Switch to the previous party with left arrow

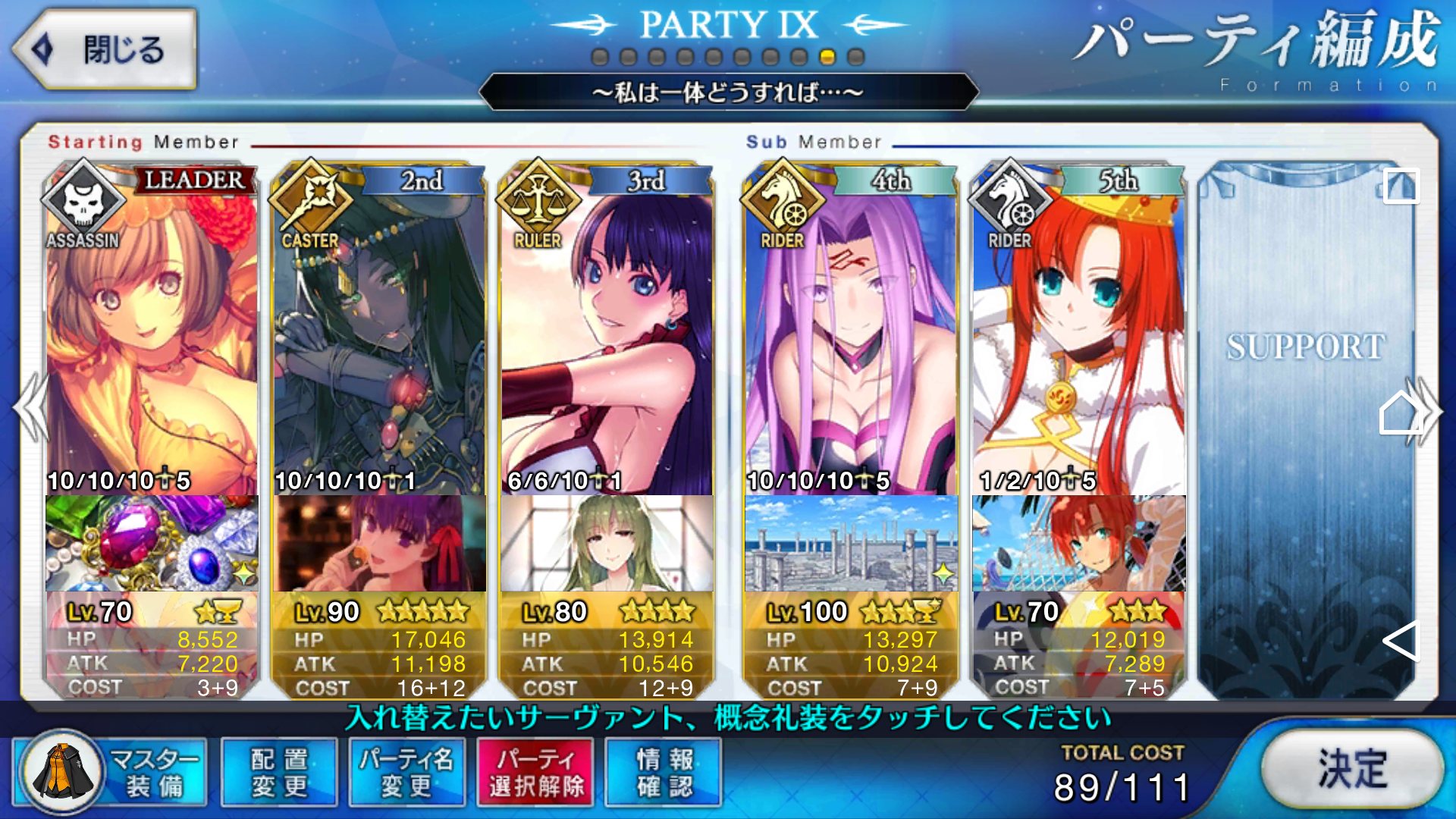30,408
